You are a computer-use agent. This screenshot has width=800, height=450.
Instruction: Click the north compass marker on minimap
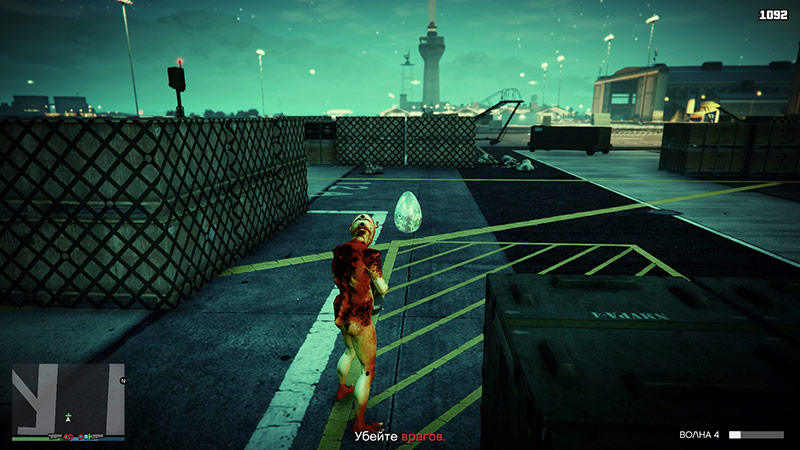click(122, 381)
